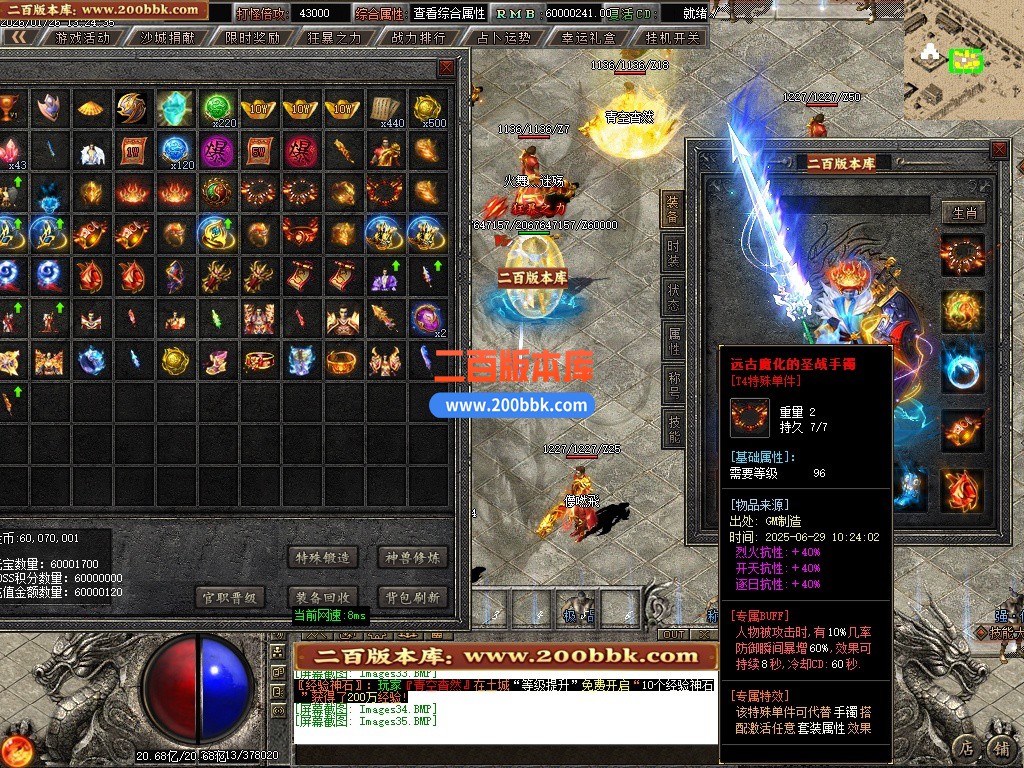
Task: Open the 限时奖励 rewards menu
Action: (252, 38)
